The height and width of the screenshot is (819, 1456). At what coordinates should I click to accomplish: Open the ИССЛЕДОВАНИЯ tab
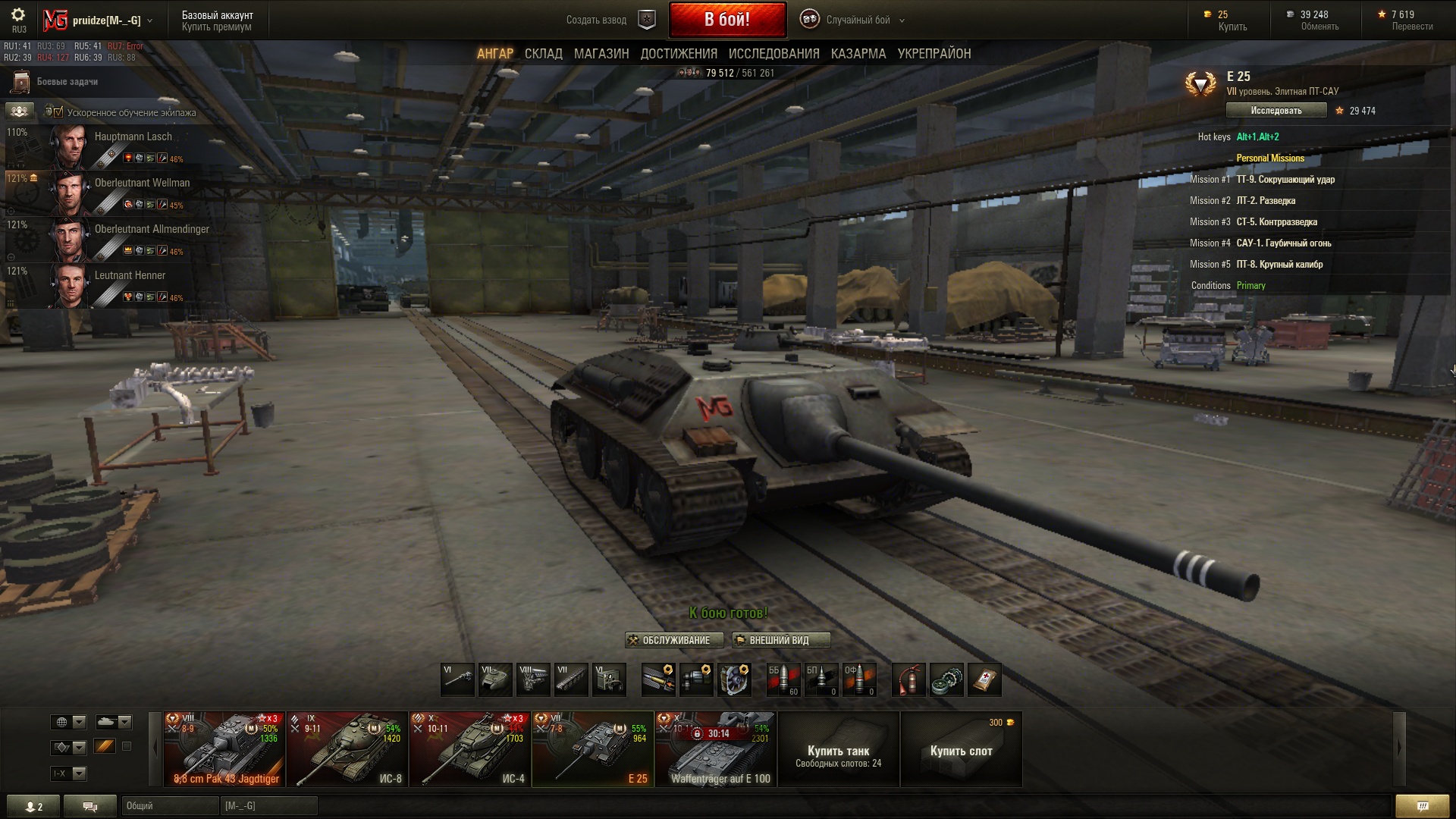click(x=773, y=54)
